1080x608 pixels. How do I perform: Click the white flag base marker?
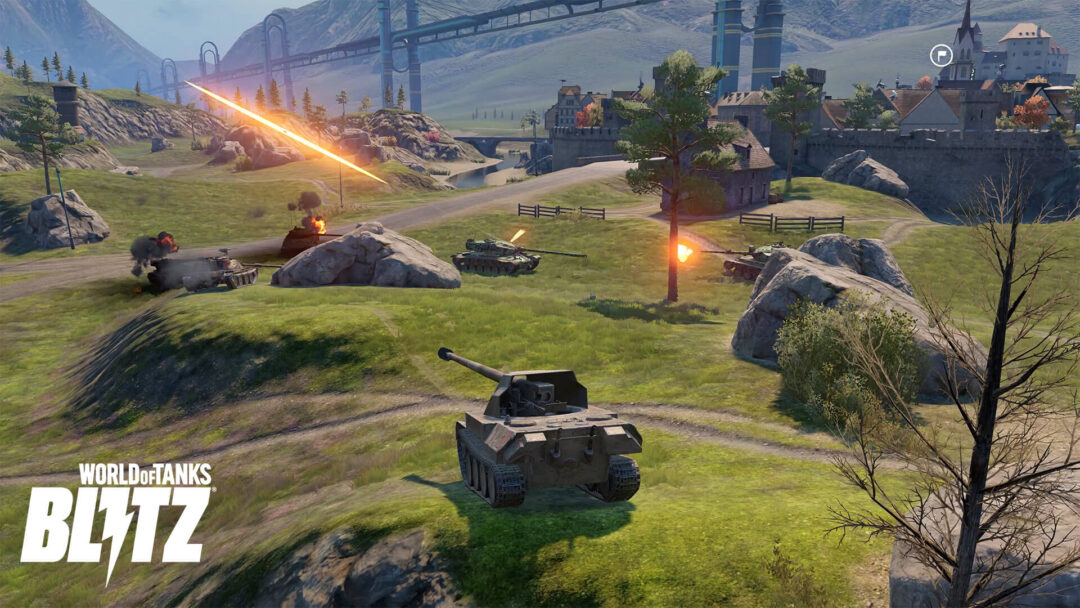(x=941, y=56)
